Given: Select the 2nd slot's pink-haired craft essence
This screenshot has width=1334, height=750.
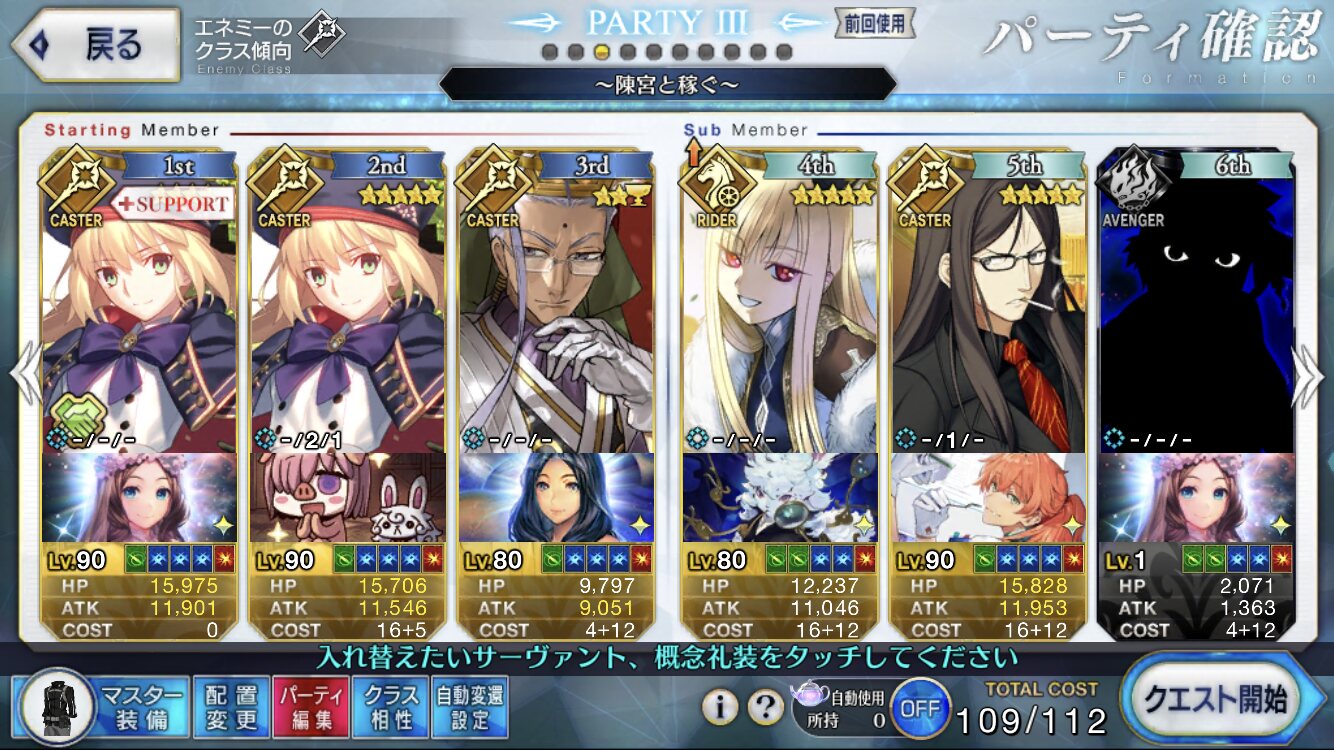Looking at the screenshot, I should (x=348, y=497).
